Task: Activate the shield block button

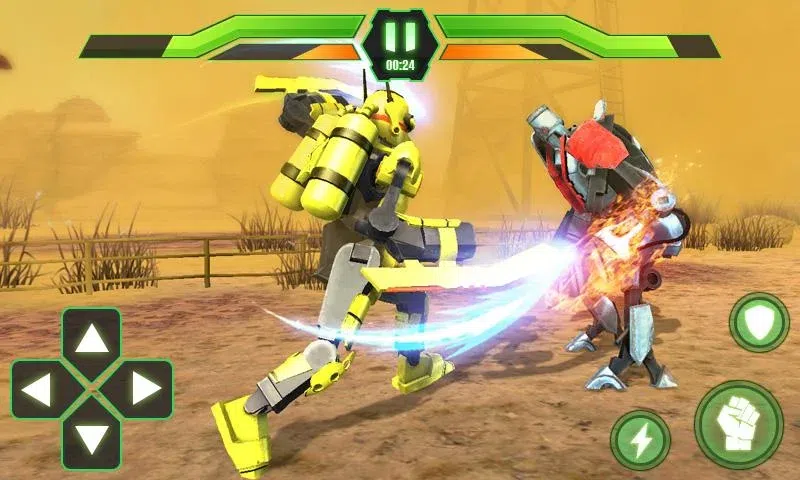Action: pos(759,323)
